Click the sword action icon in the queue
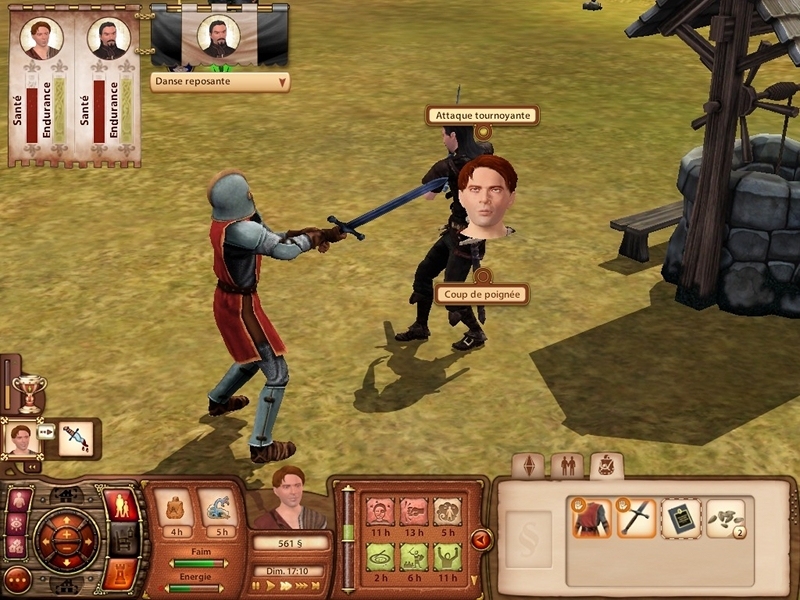800x600 pixels. click(x=76, y=437)
